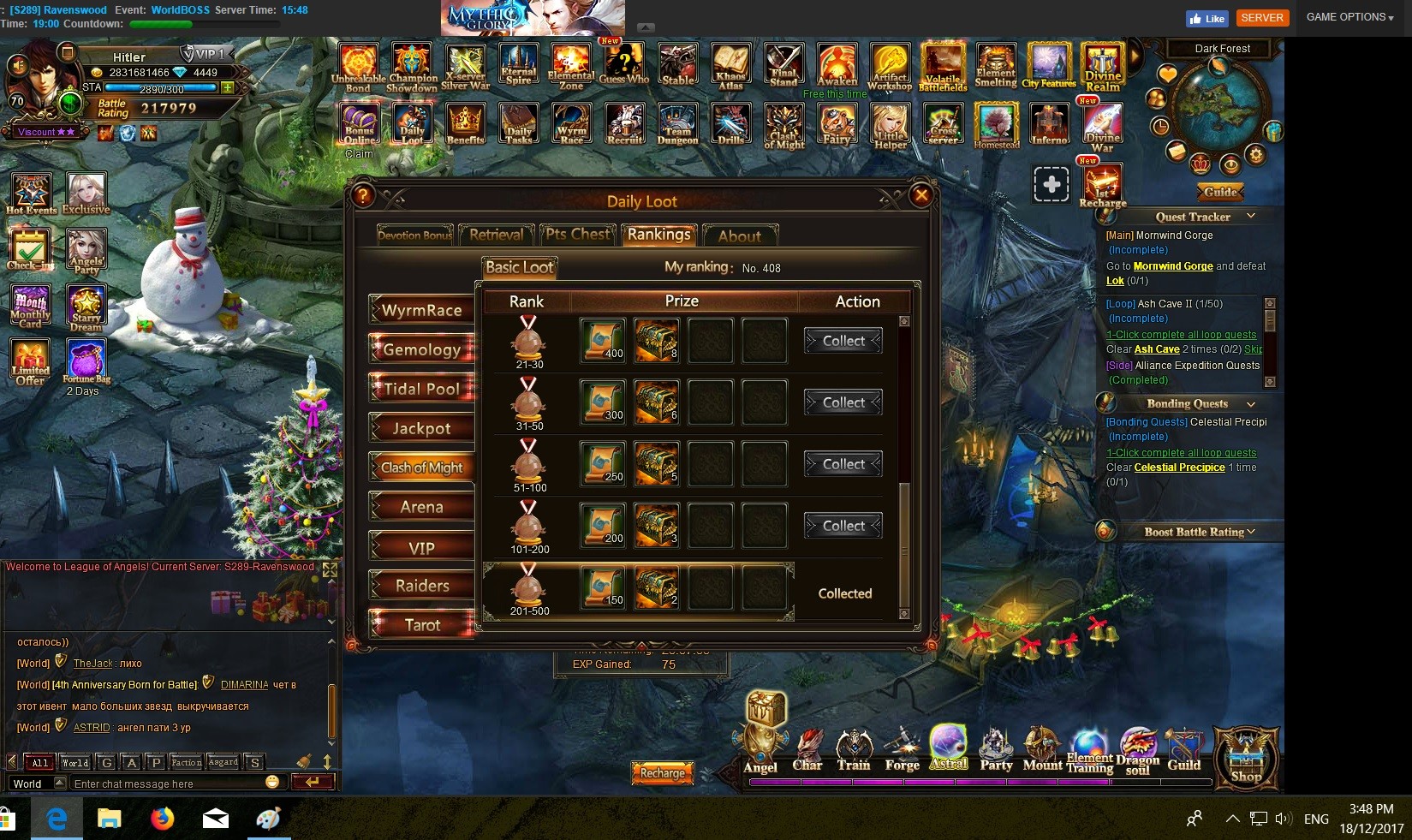Viewport: 1412px width, 840px height.
Task: Select the Gemology ranking category
Action: click(x=421, y=349)
